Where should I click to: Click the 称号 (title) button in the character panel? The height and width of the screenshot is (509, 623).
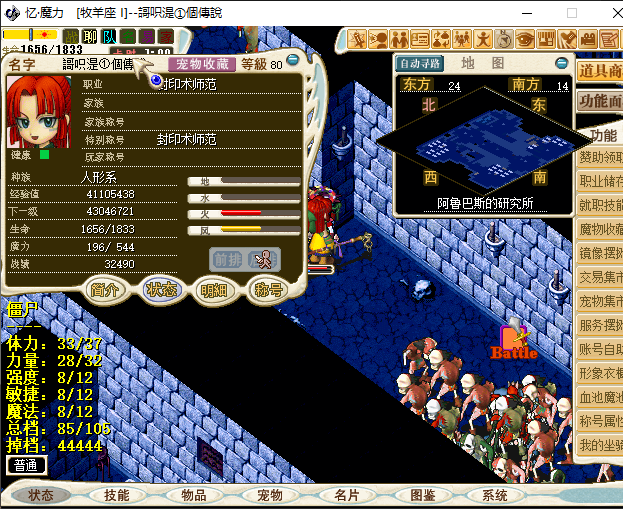[267, 290]
